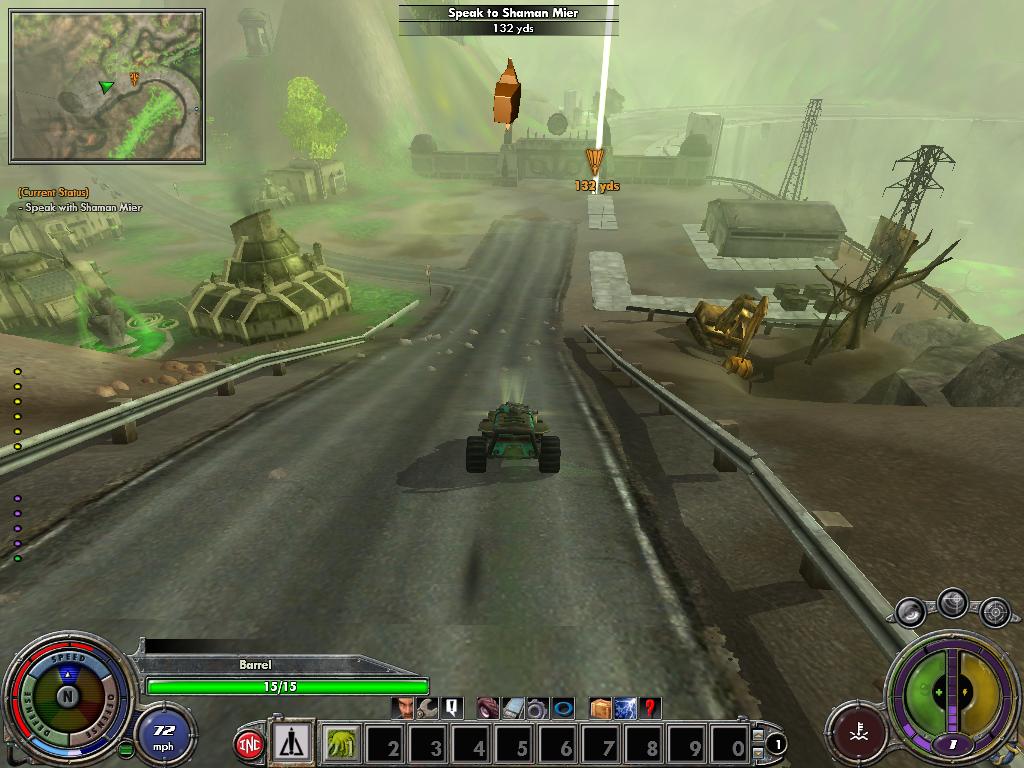
Task: Open the character portrait icon
Action: (x=404, y=708)
